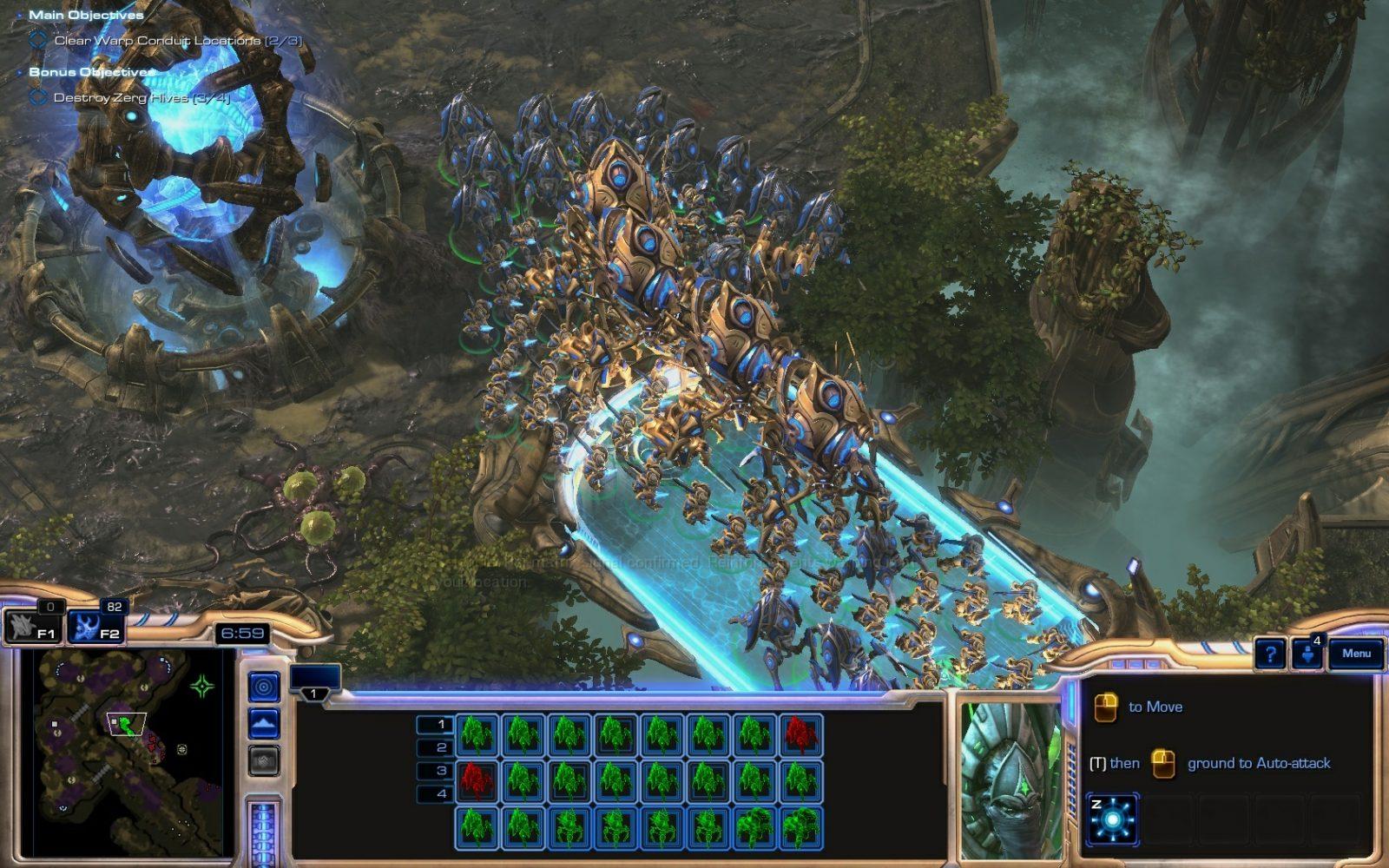
Task: Show selection page 4
Action: click(x=435, y=793)
